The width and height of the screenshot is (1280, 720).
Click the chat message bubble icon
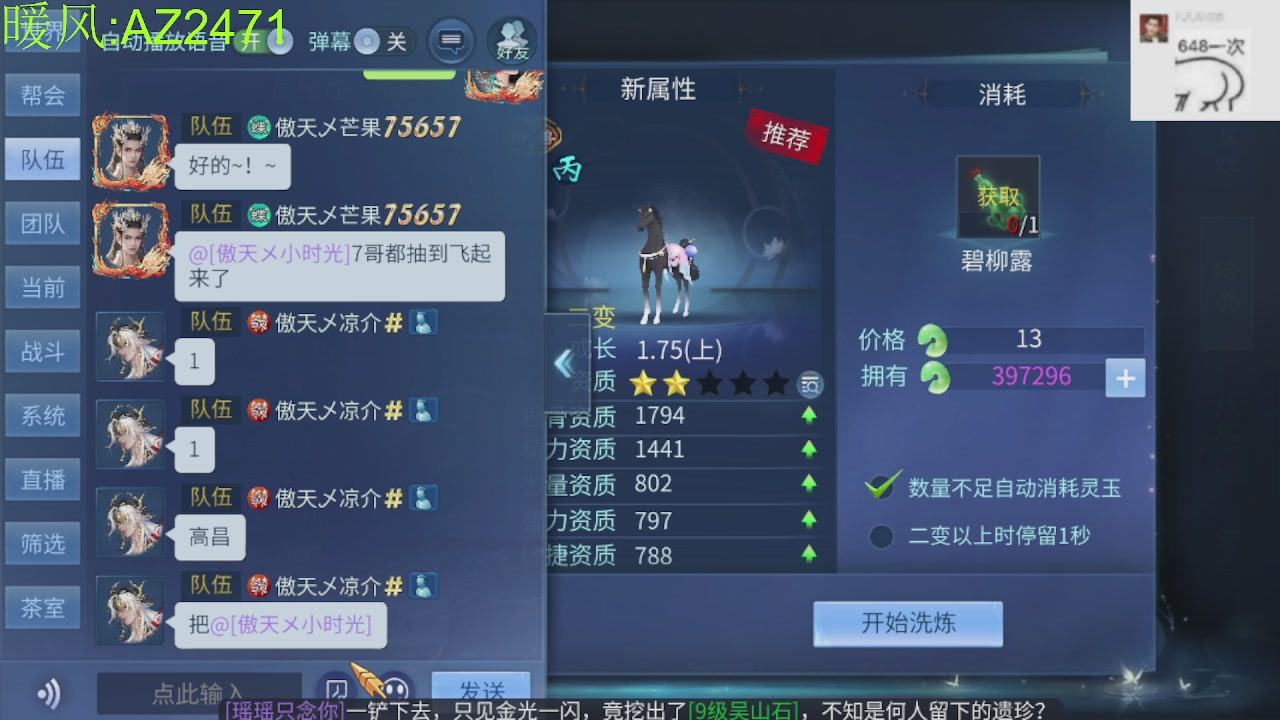click(x=451, y=42)
